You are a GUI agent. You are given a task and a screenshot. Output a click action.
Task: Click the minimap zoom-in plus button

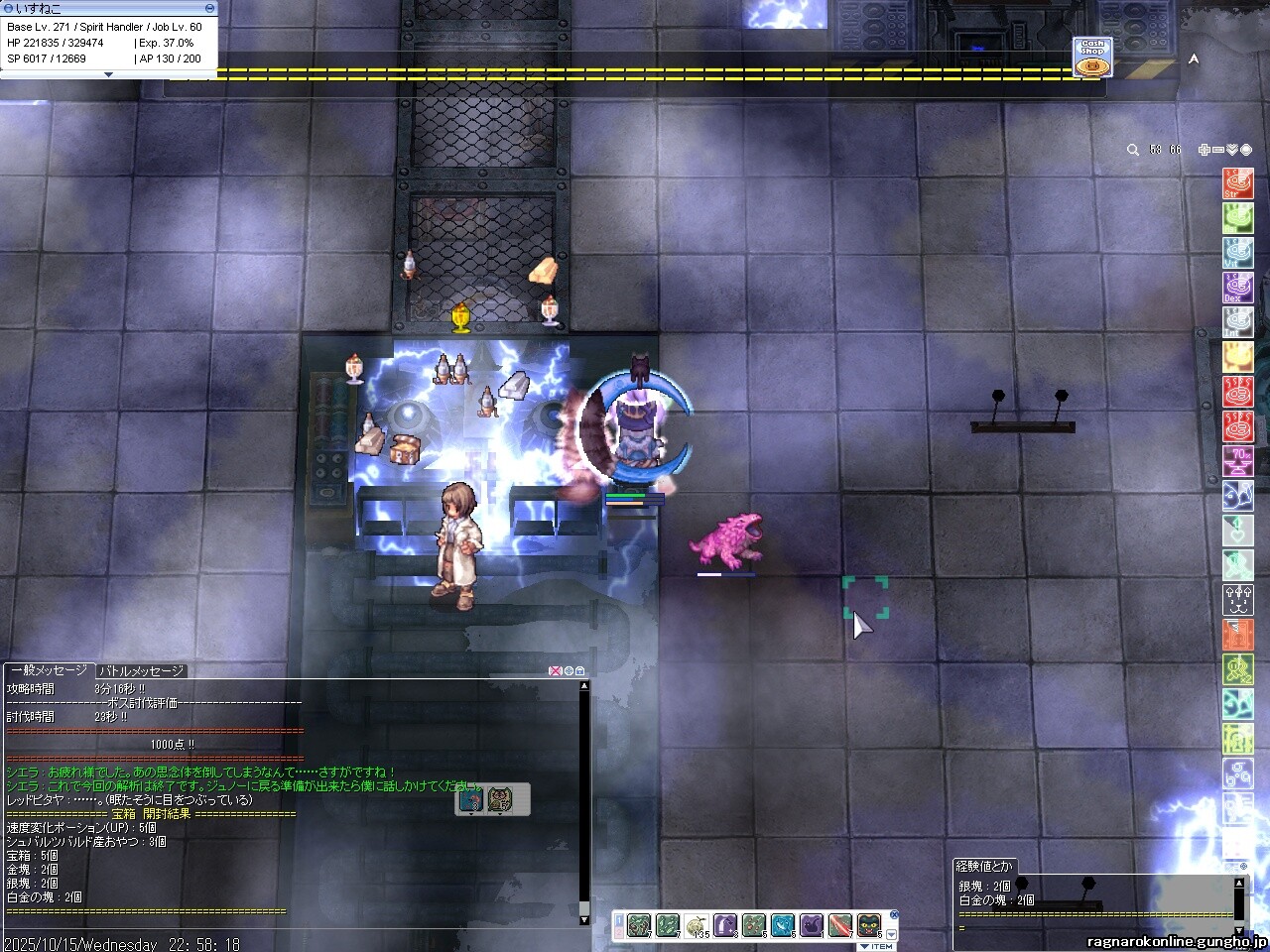point(1204,150)
